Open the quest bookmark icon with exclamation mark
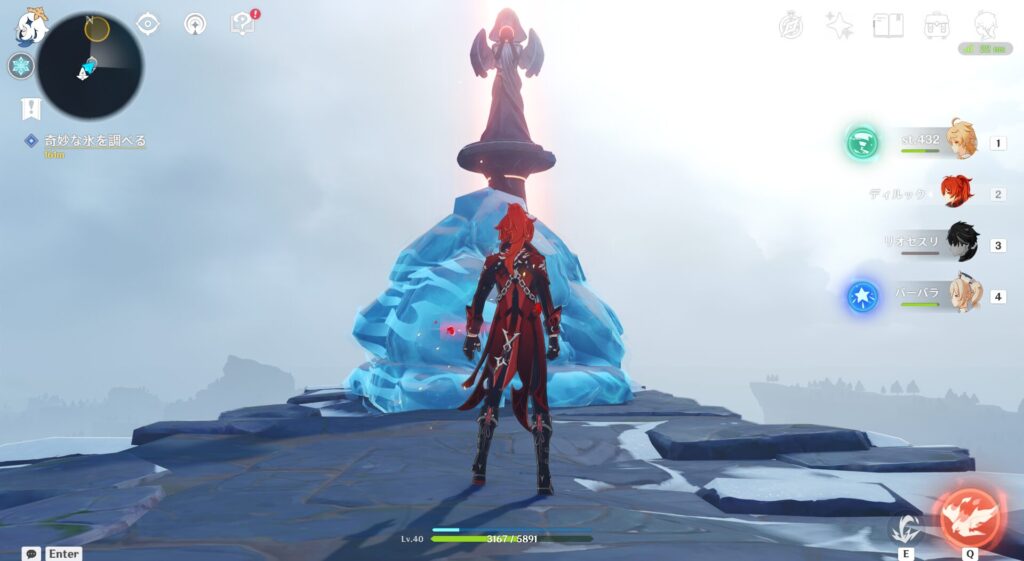 (x=31, y=108)
